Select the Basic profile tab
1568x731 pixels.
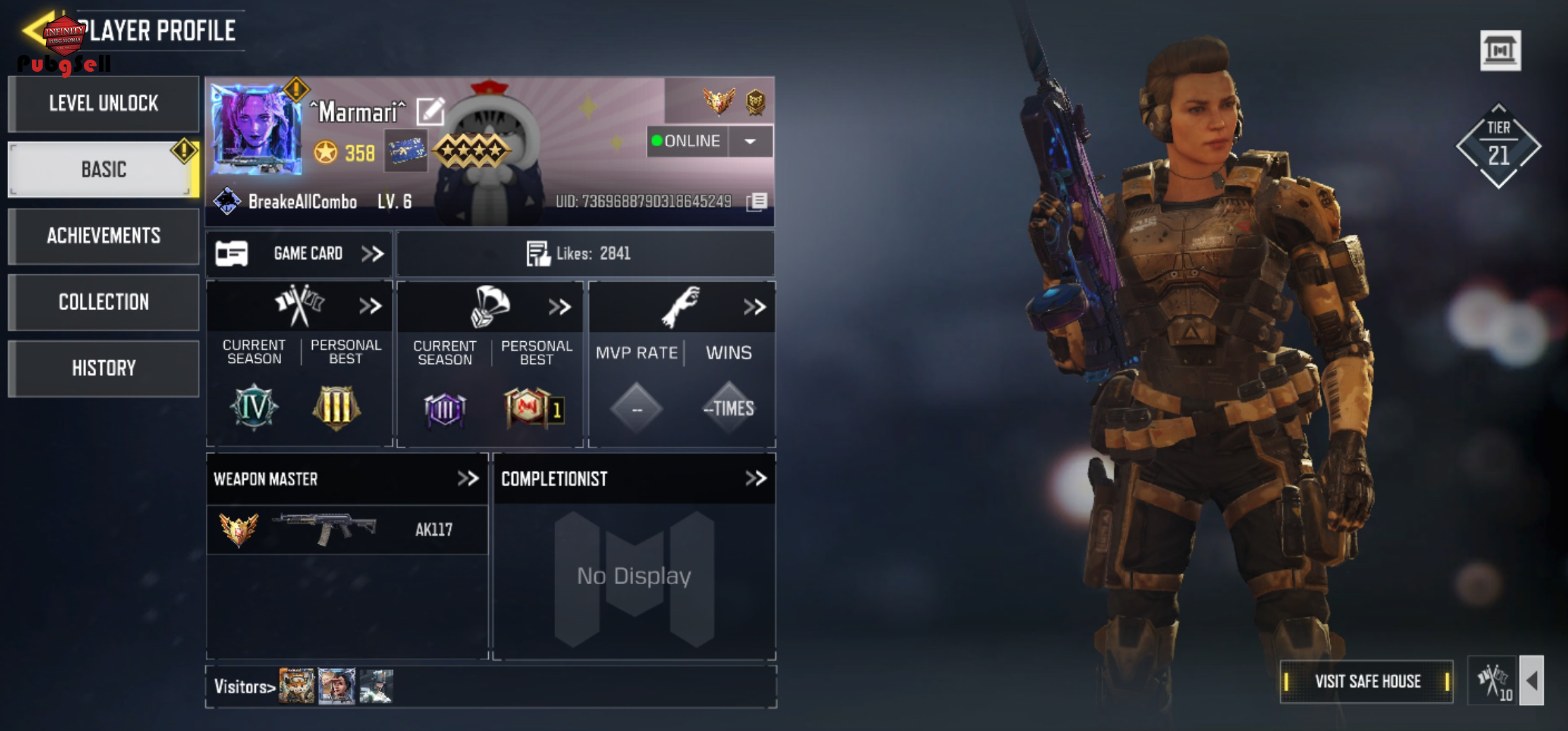pos(104,169)
